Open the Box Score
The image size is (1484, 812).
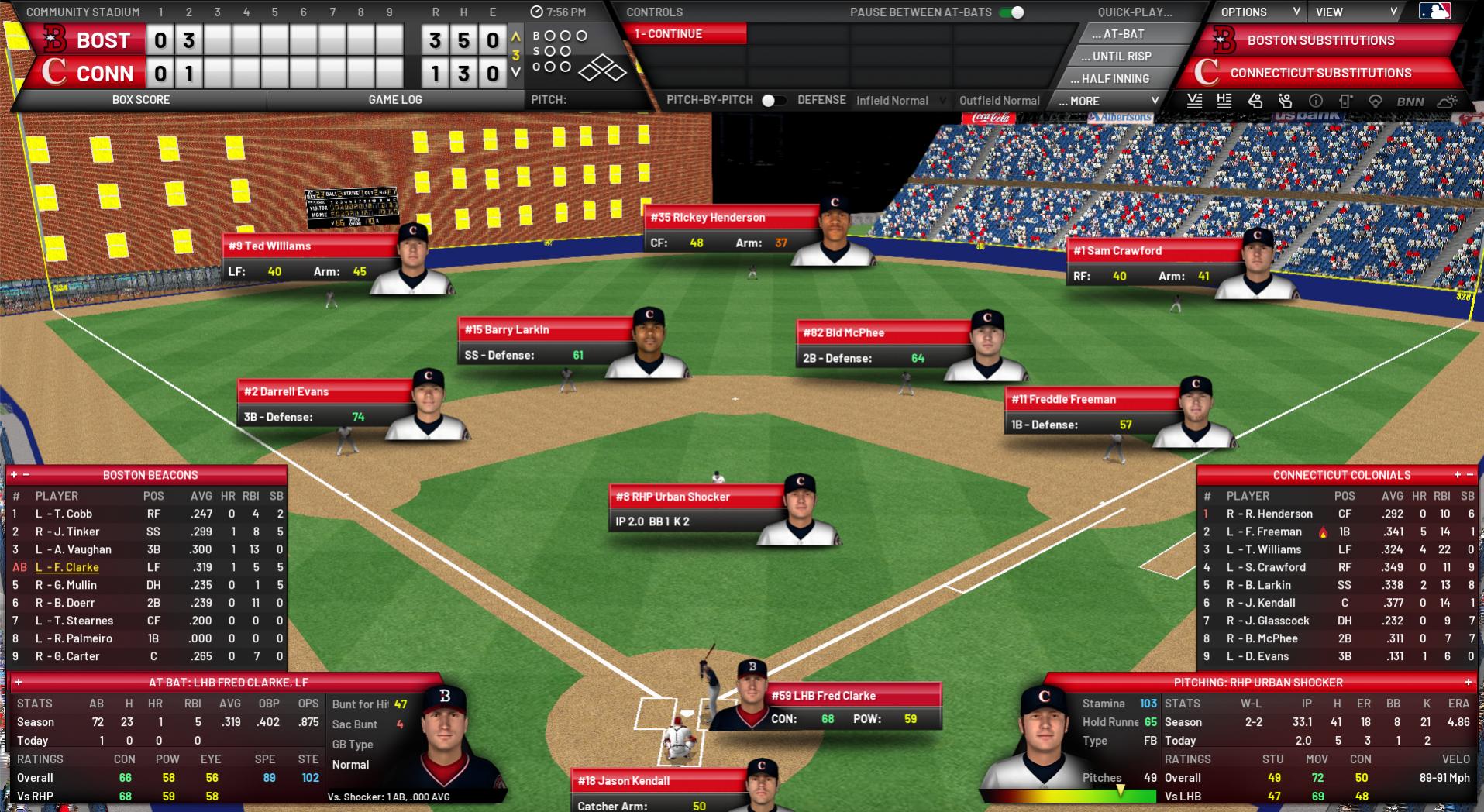coord(140,100)
